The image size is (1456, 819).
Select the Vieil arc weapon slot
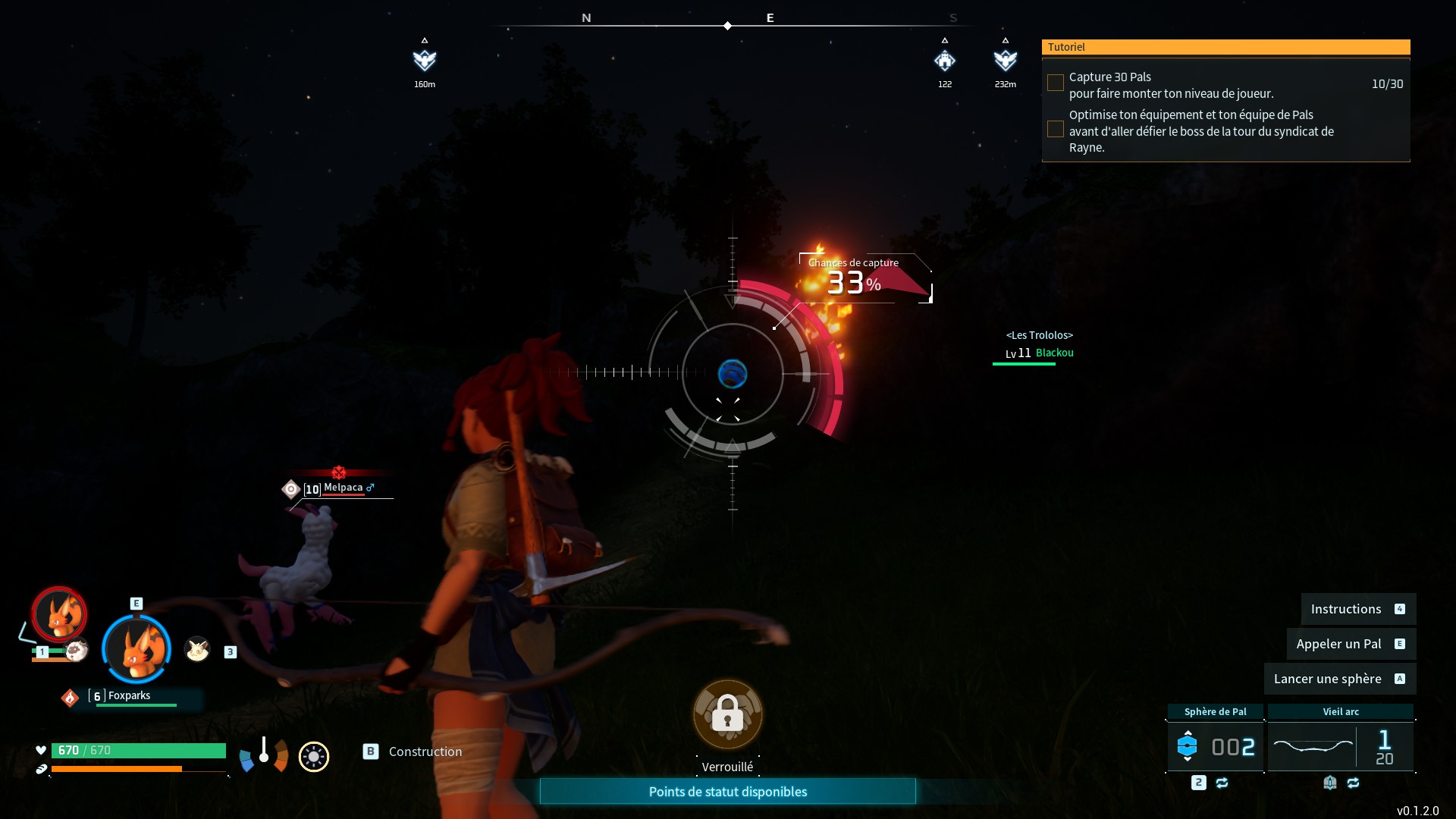pyautogui.click(x=1340, y=747)
